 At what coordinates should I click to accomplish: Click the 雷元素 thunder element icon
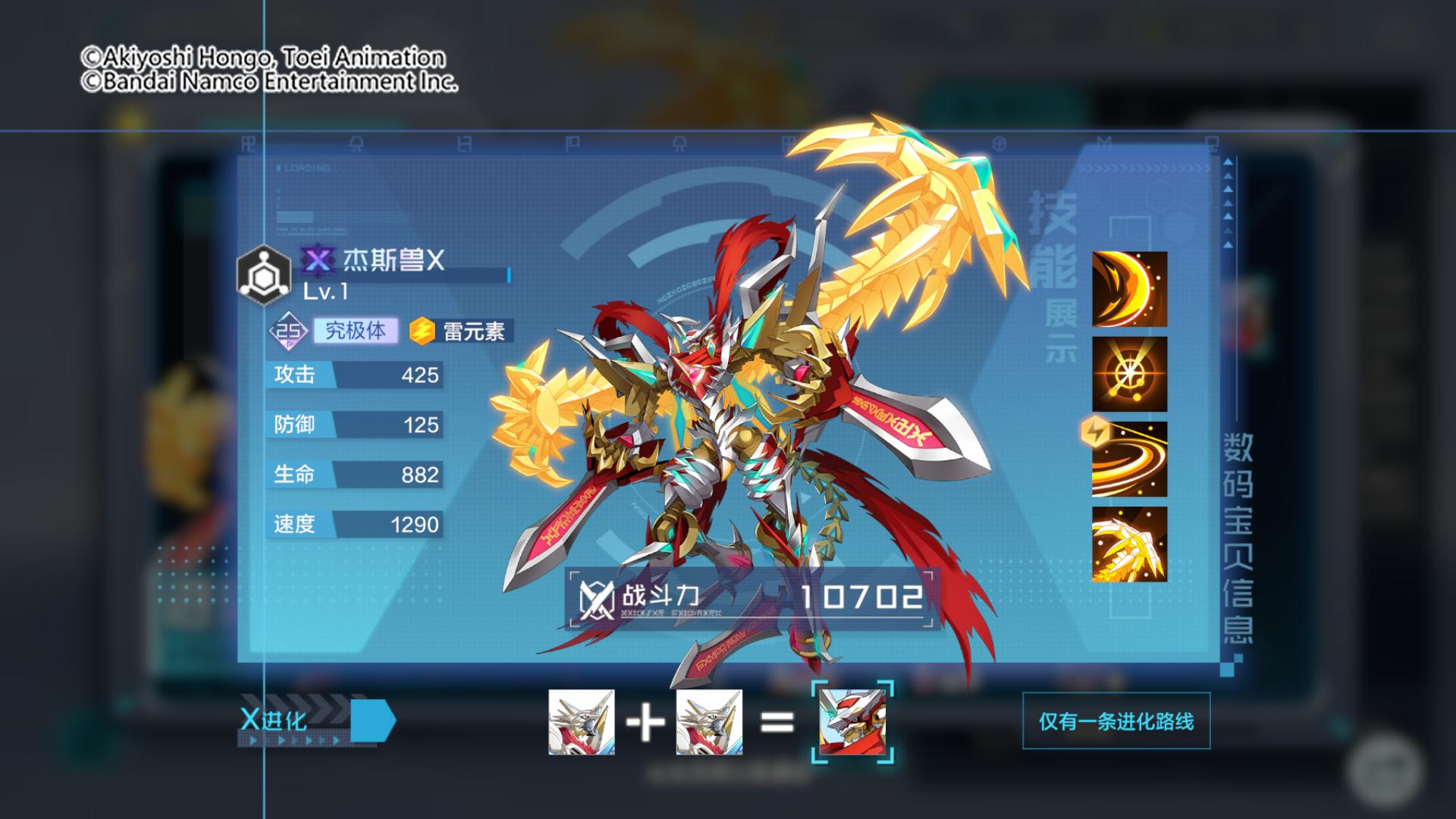[x=420, y=330]
